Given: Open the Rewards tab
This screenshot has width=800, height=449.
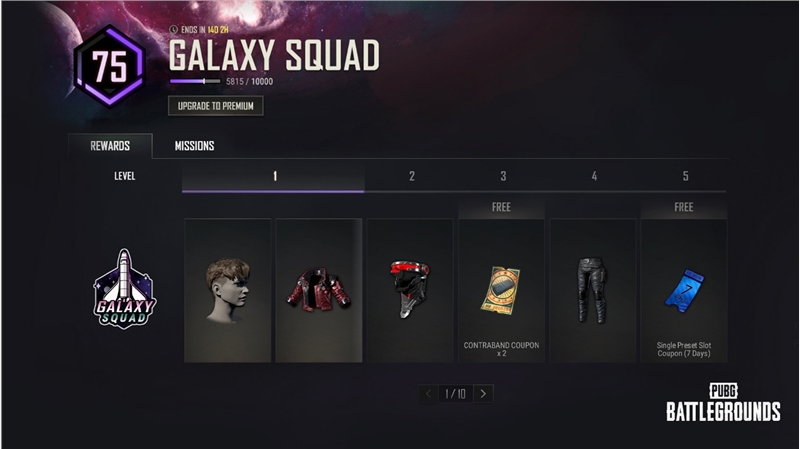Looking at the screenshot, I should pyautogui.click(x=110, y=146).
